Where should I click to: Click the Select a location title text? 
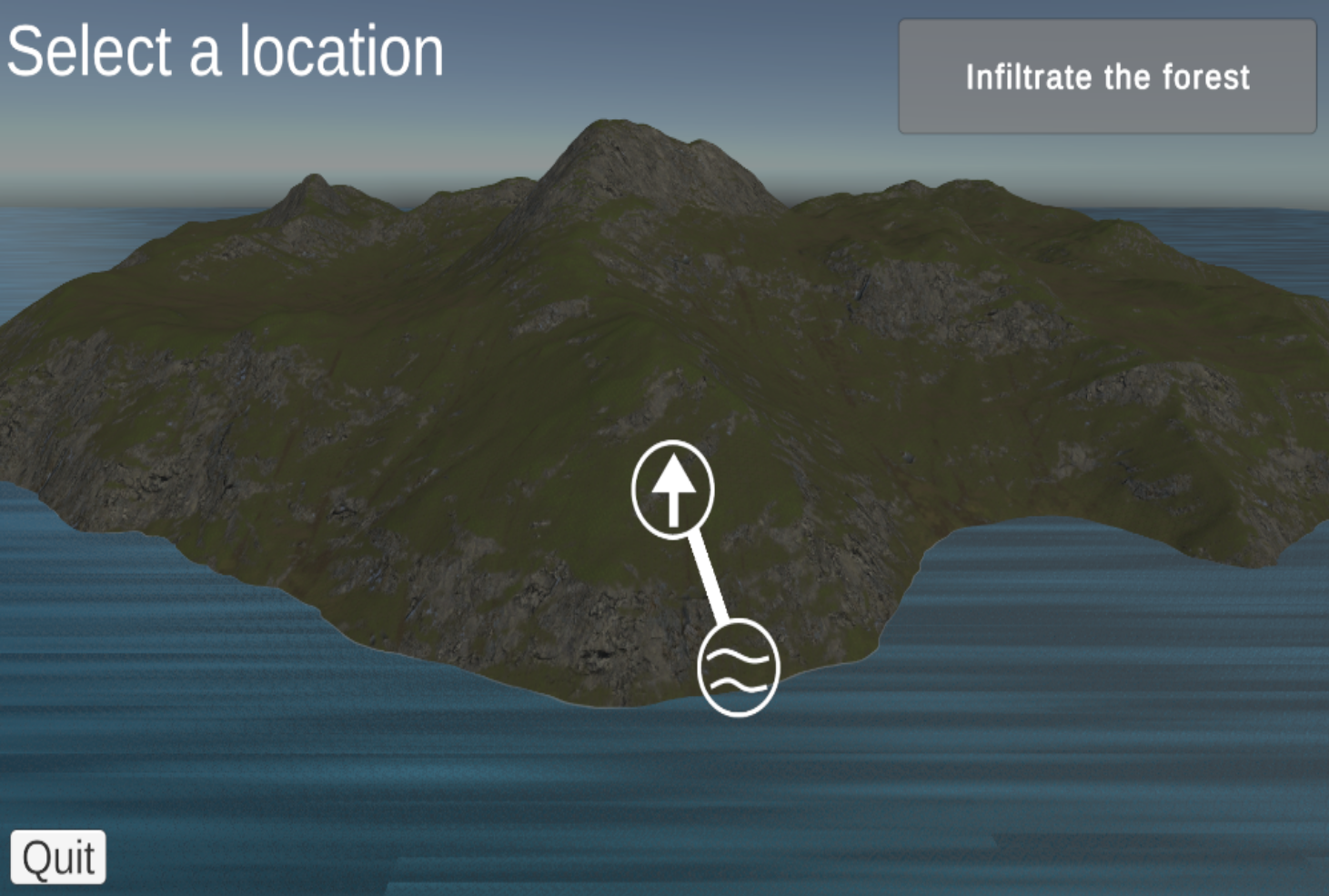(224, 52)
